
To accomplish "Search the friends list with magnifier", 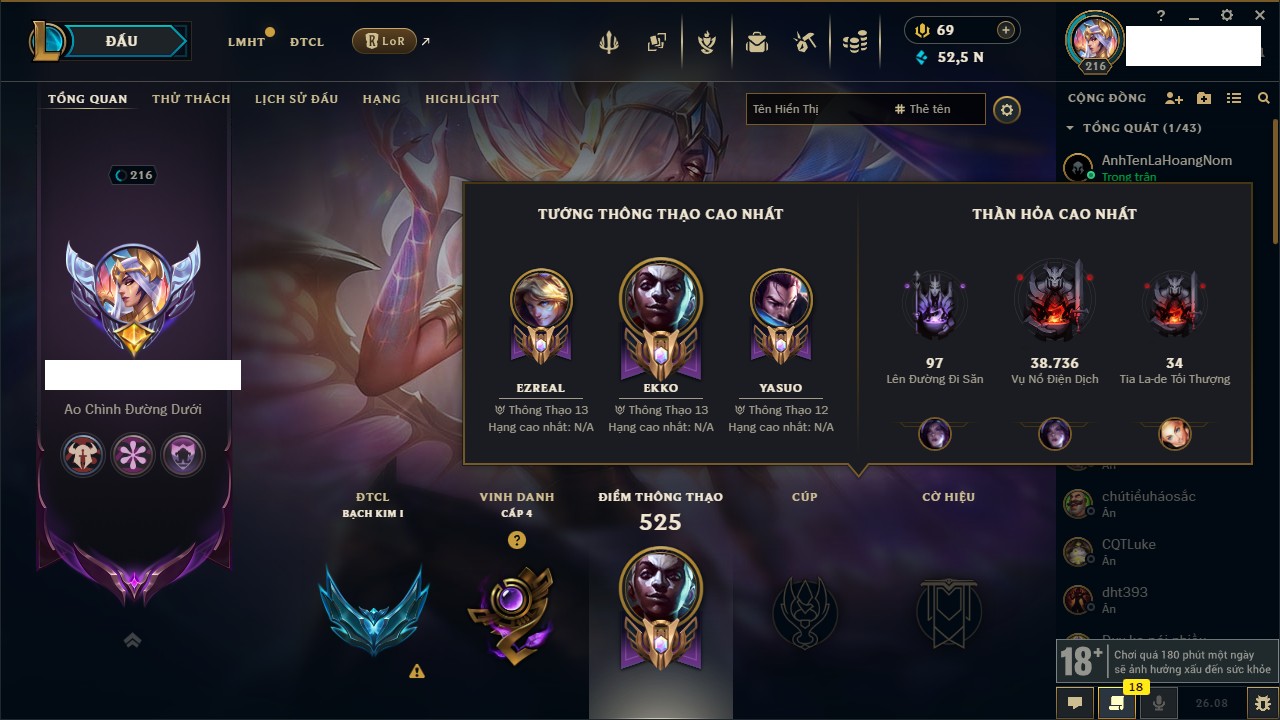I will pos(1264,98).
